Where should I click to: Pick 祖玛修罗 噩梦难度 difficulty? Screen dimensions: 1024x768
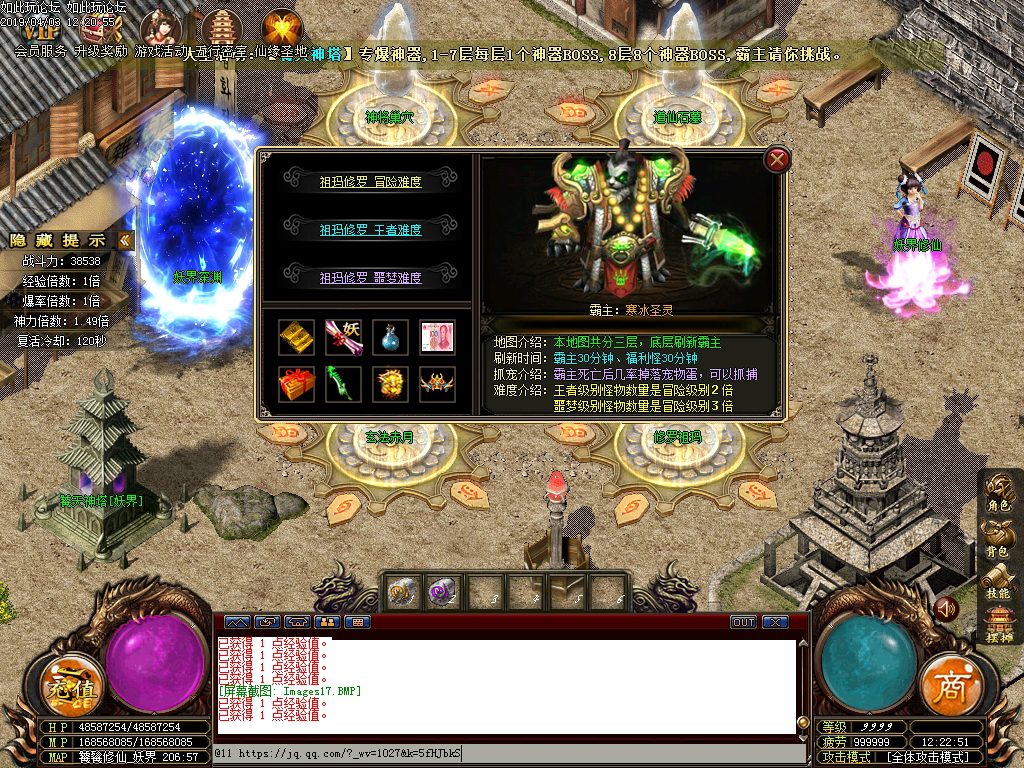[370, 277]
